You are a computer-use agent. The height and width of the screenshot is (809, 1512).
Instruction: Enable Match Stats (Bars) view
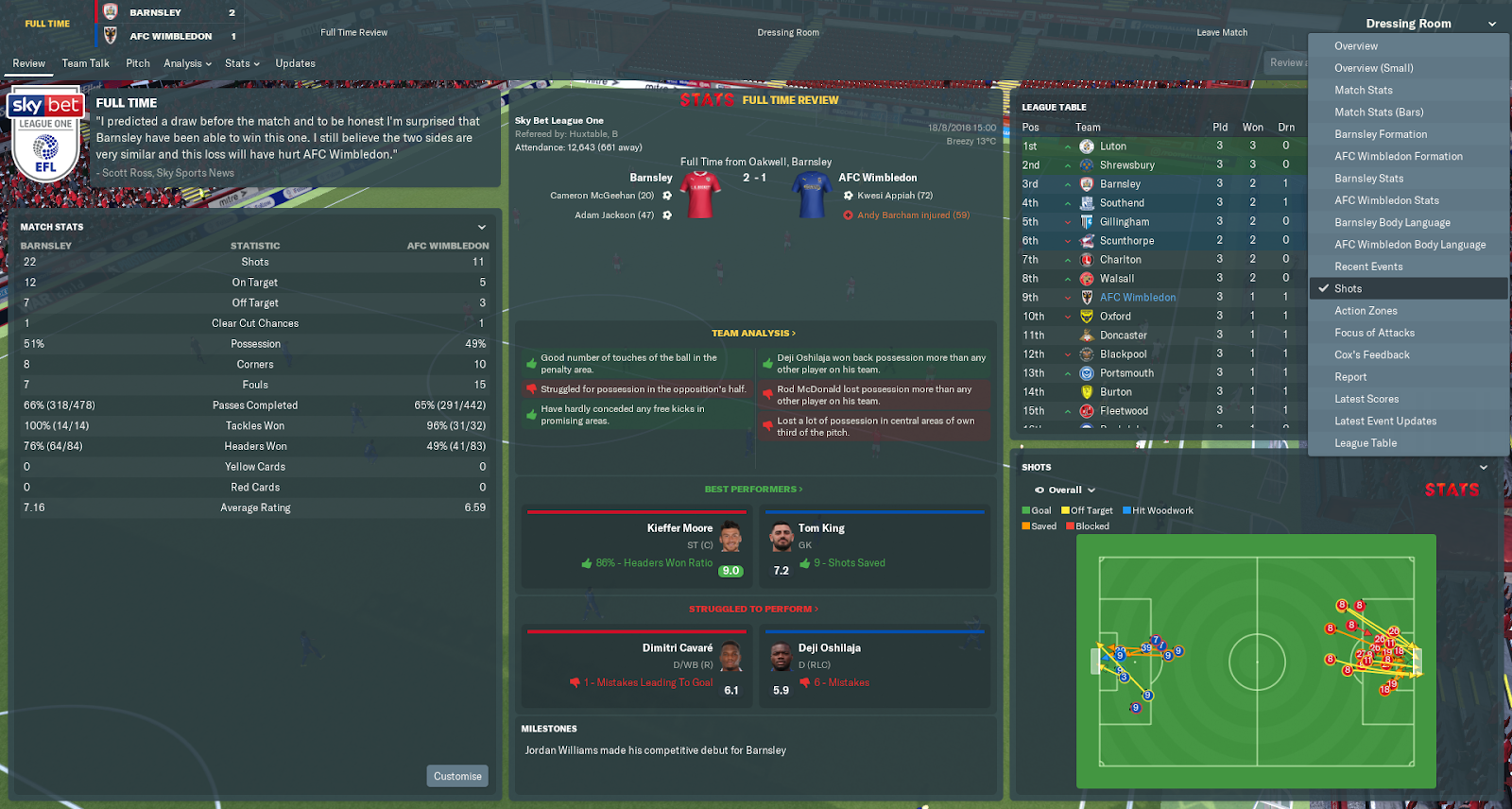coord(1378,112)
